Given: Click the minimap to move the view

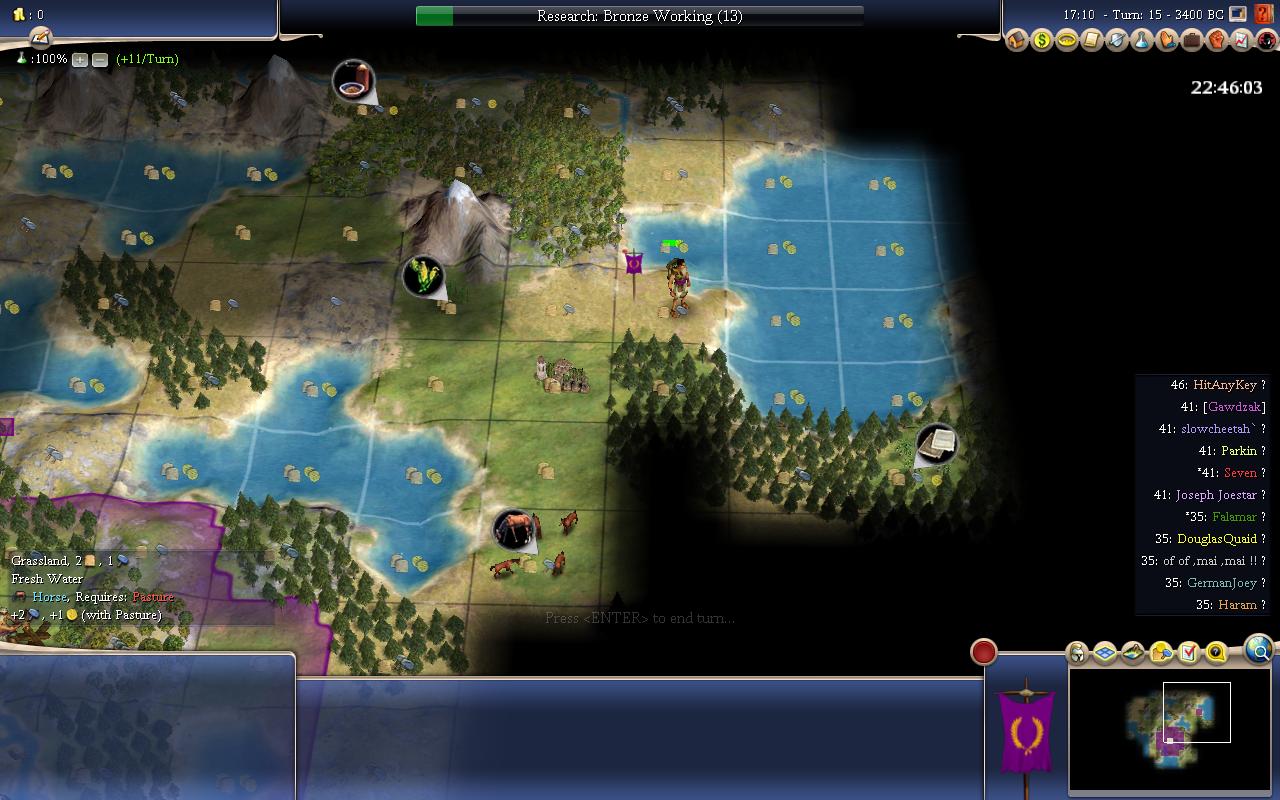Looking at the screenshot, I should (x=1168, y=729).
